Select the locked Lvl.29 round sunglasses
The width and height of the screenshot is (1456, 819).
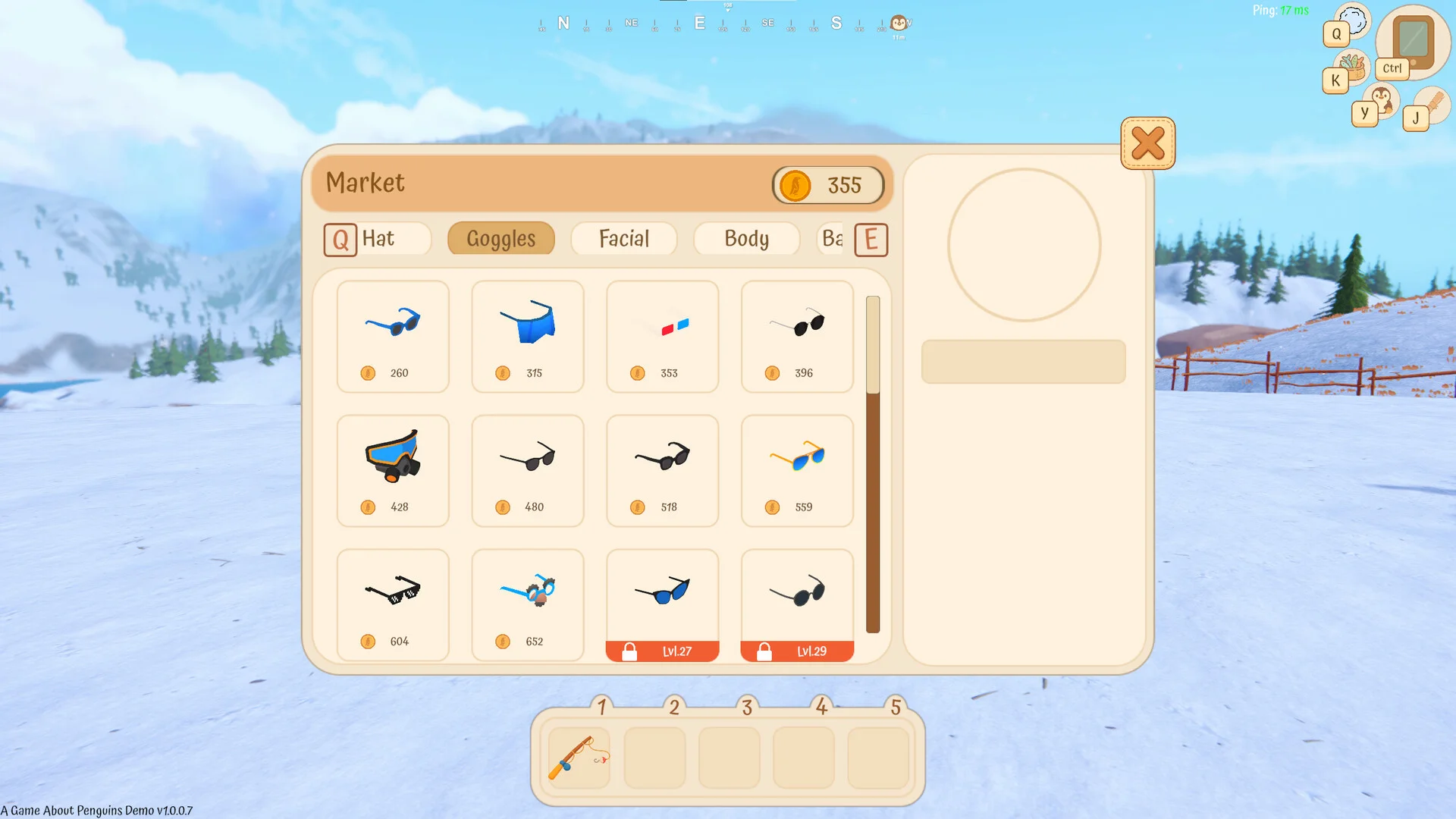[x=797, y=604]
